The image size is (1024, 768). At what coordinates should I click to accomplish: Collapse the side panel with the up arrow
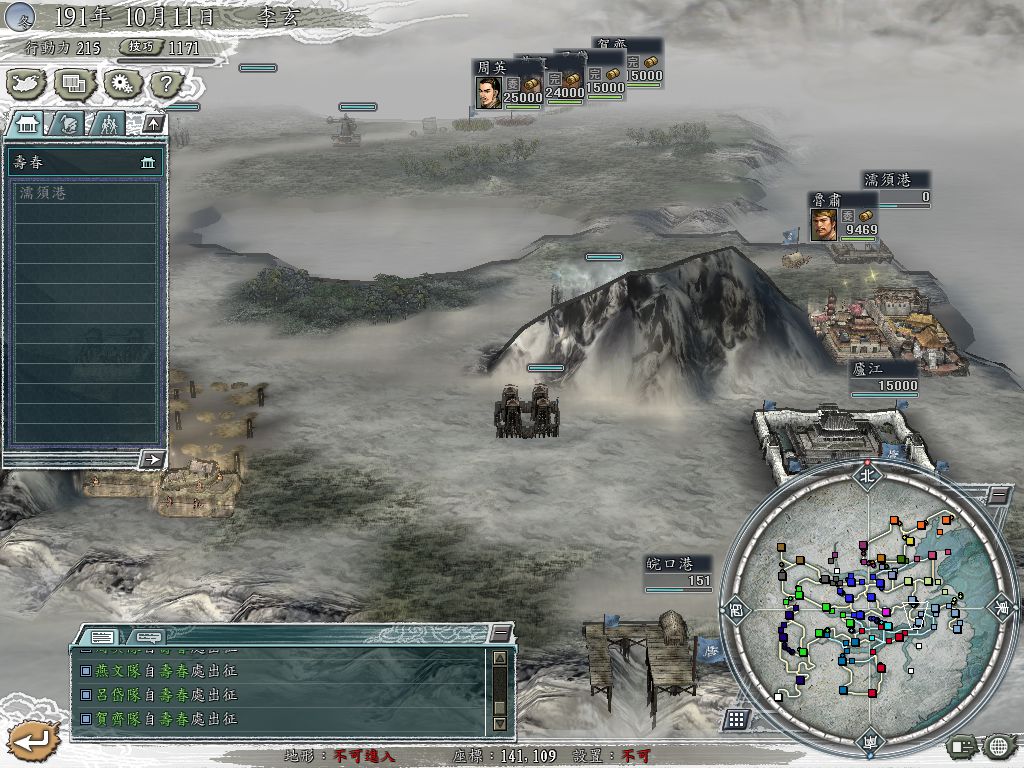(x=153, y=124)
